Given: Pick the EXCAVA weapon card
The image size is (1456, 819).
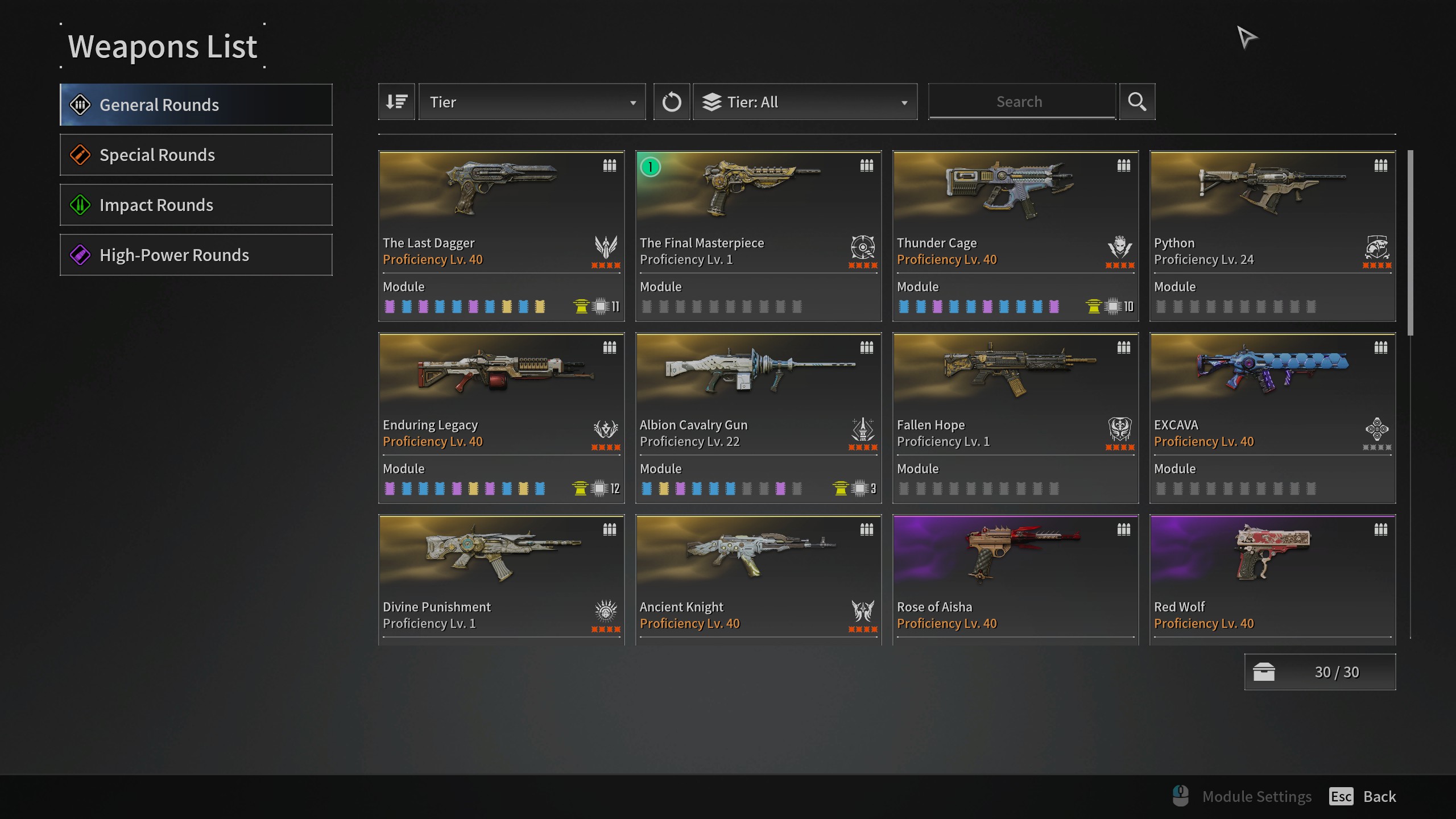Looking at the screenshot, I should 1272,417.
